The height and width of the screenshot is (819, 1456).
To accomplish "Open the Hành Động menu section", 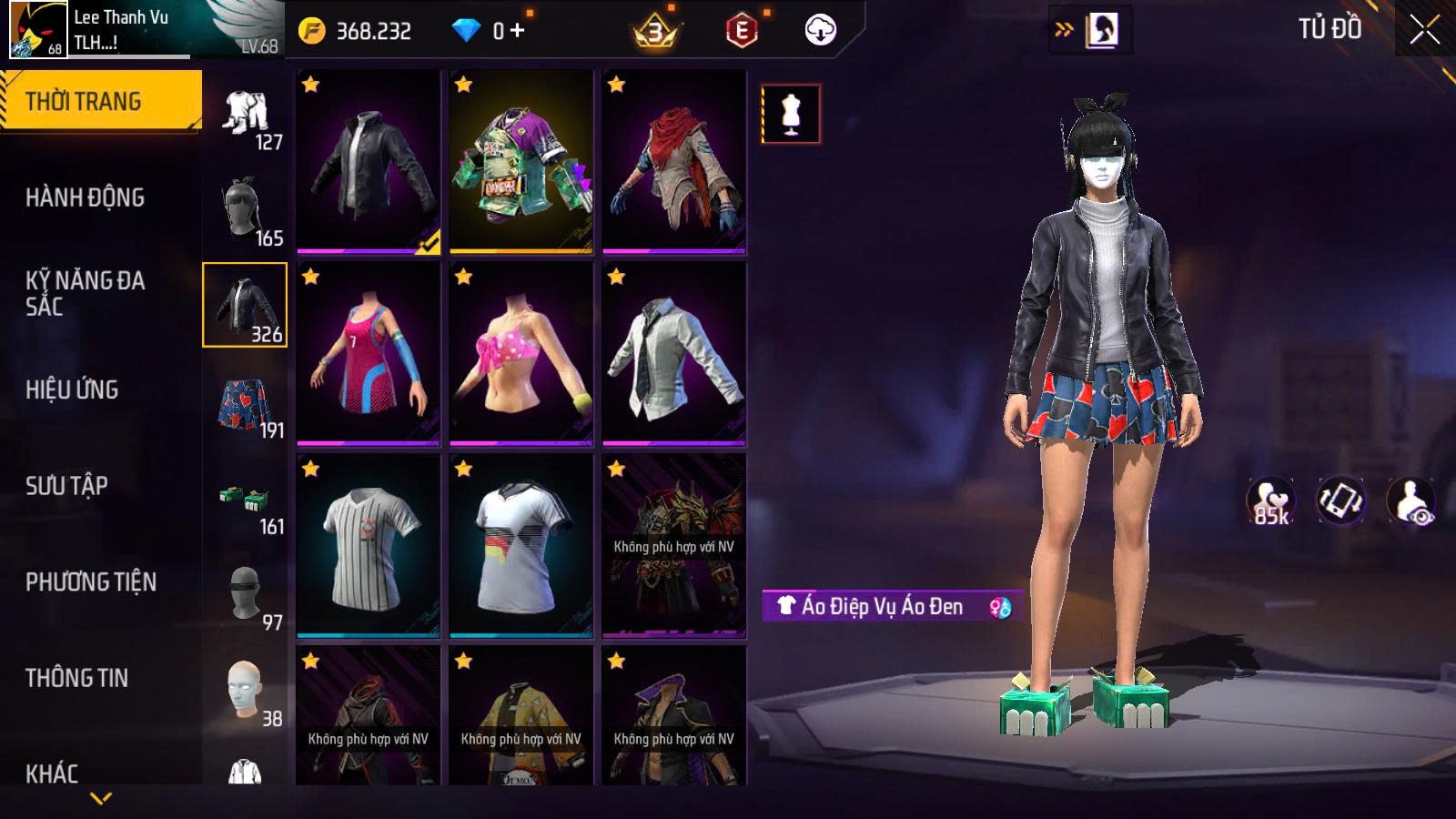I will tap(85, 197).
